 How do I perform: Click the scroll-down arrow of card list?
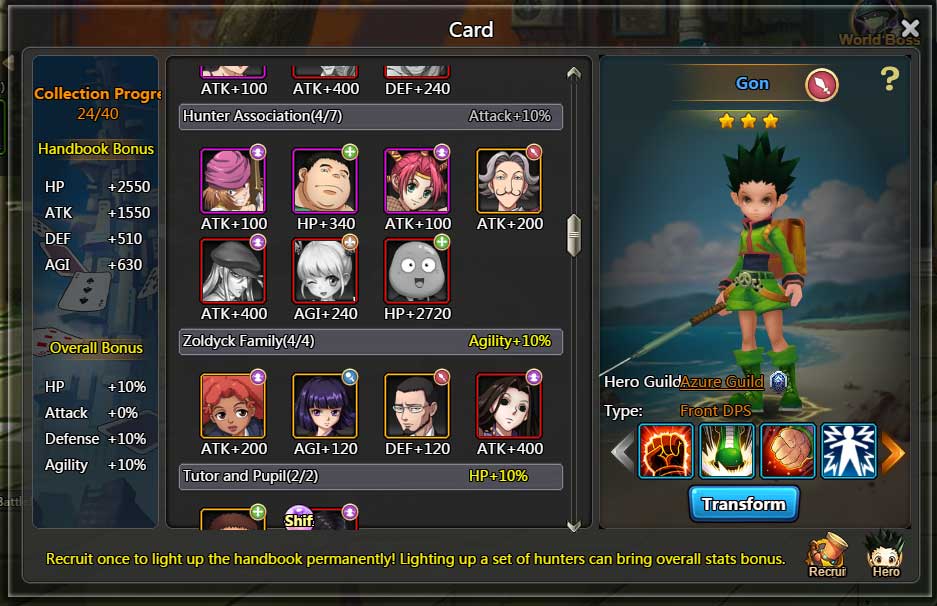[573, 524]
